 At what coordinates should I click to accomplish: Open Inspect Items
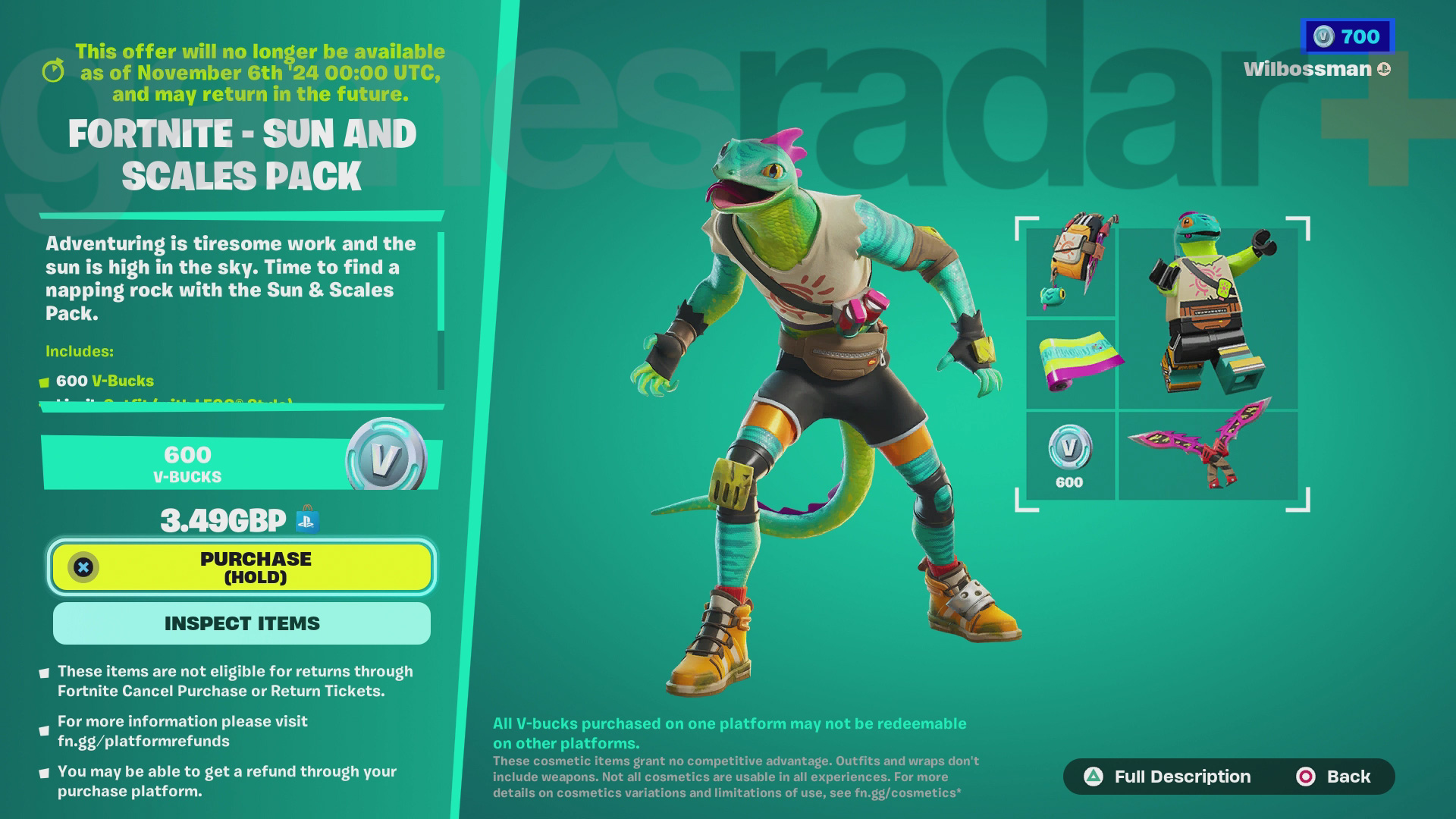(x=241, y=623)
